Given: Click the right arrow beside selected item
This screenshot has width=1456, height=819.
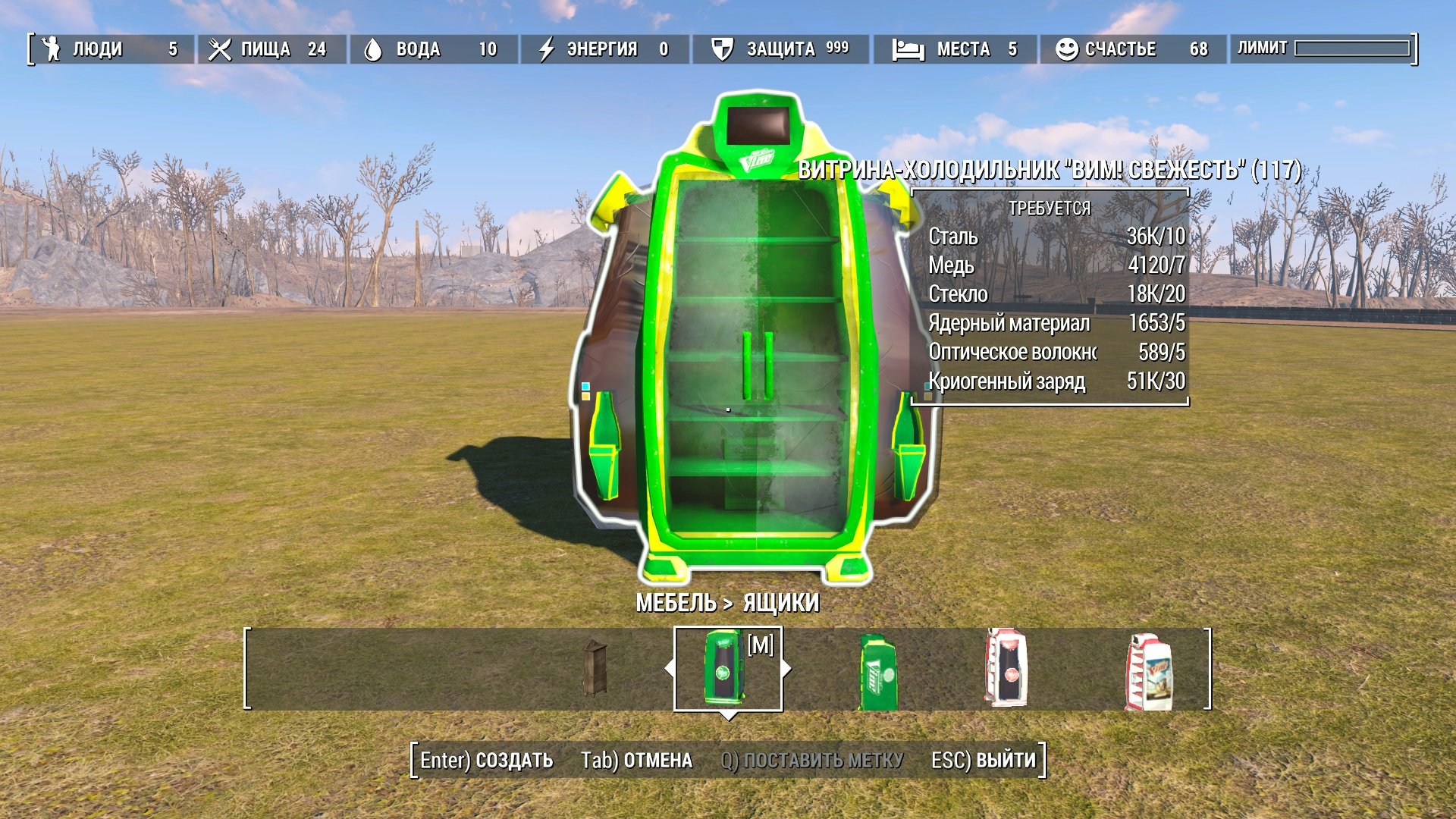Looking at the screenshot, I should (787, 669).
